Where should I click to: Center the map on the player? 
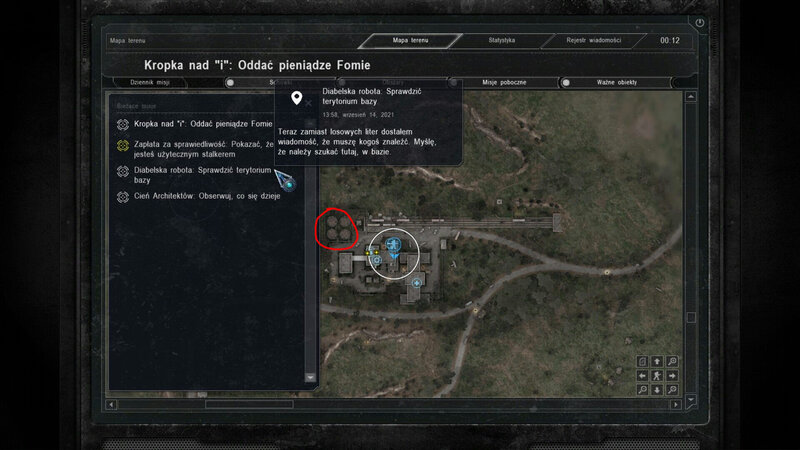point(656,375)
